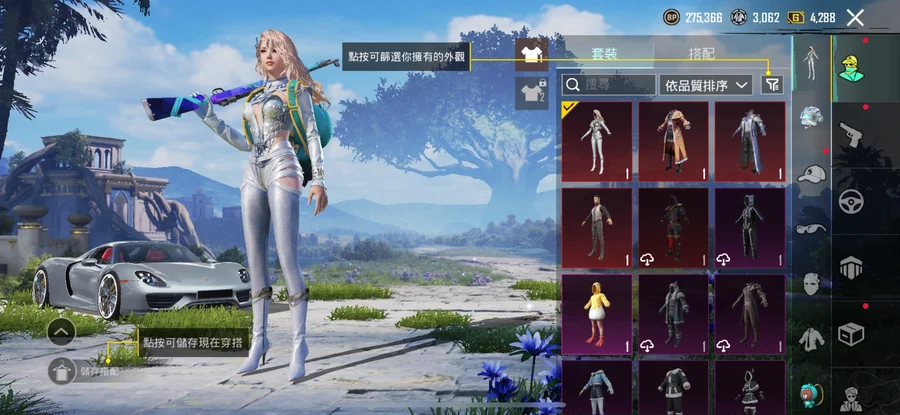
Task: Close the wardrobe with the X button
Action: coord(855,17)
